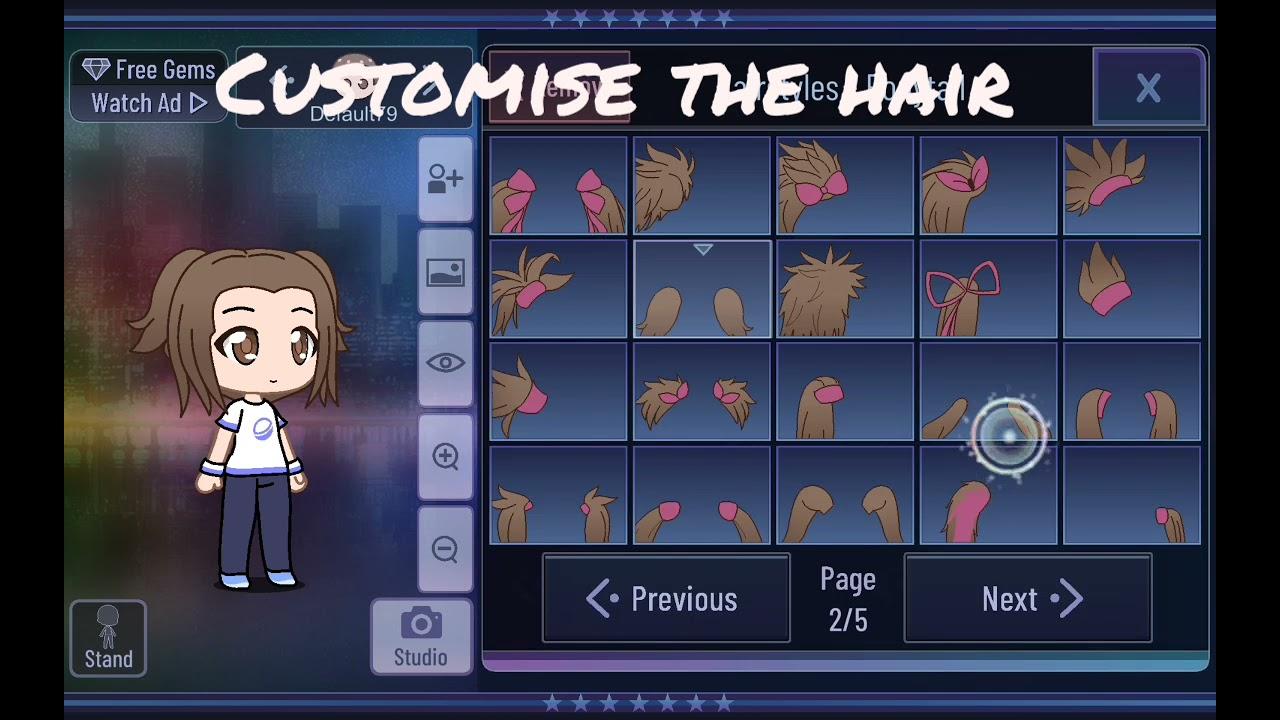Select the currently marked plain twin ponytails

[x=702, y=289]
